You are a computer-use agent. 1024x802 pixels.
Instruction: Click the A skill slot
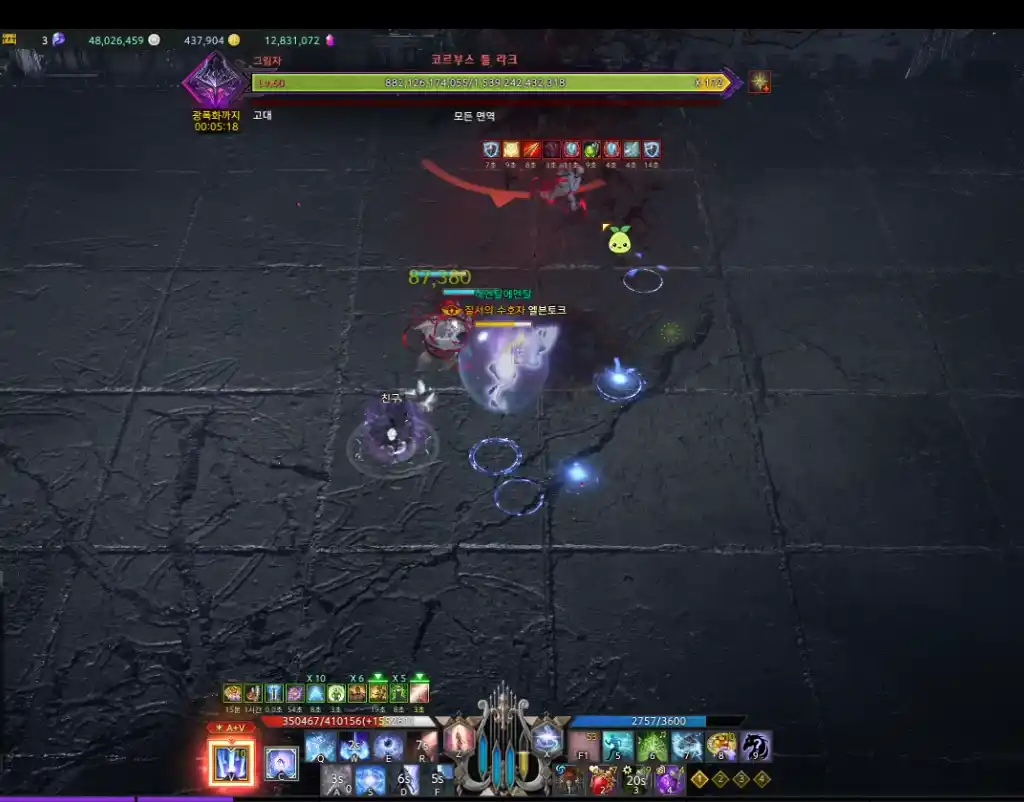338,779
